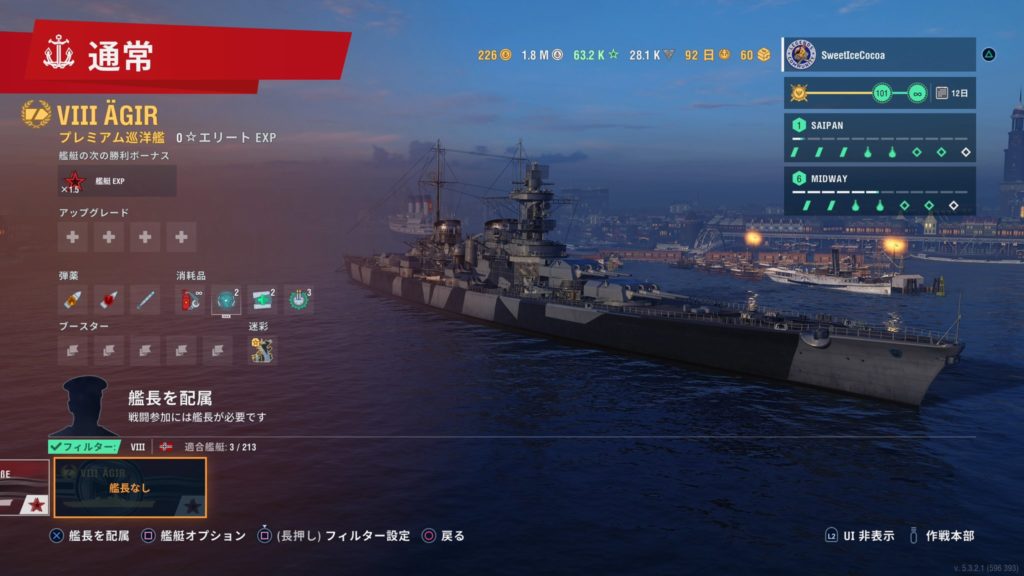Select the partially visible ship card beside Ägir
This screenshot has height=576, width=1024.
pos(22,488)
